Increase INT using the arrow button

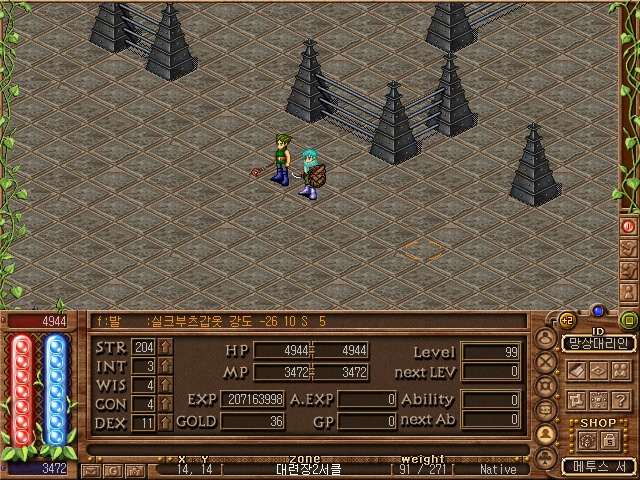point(165,366)
